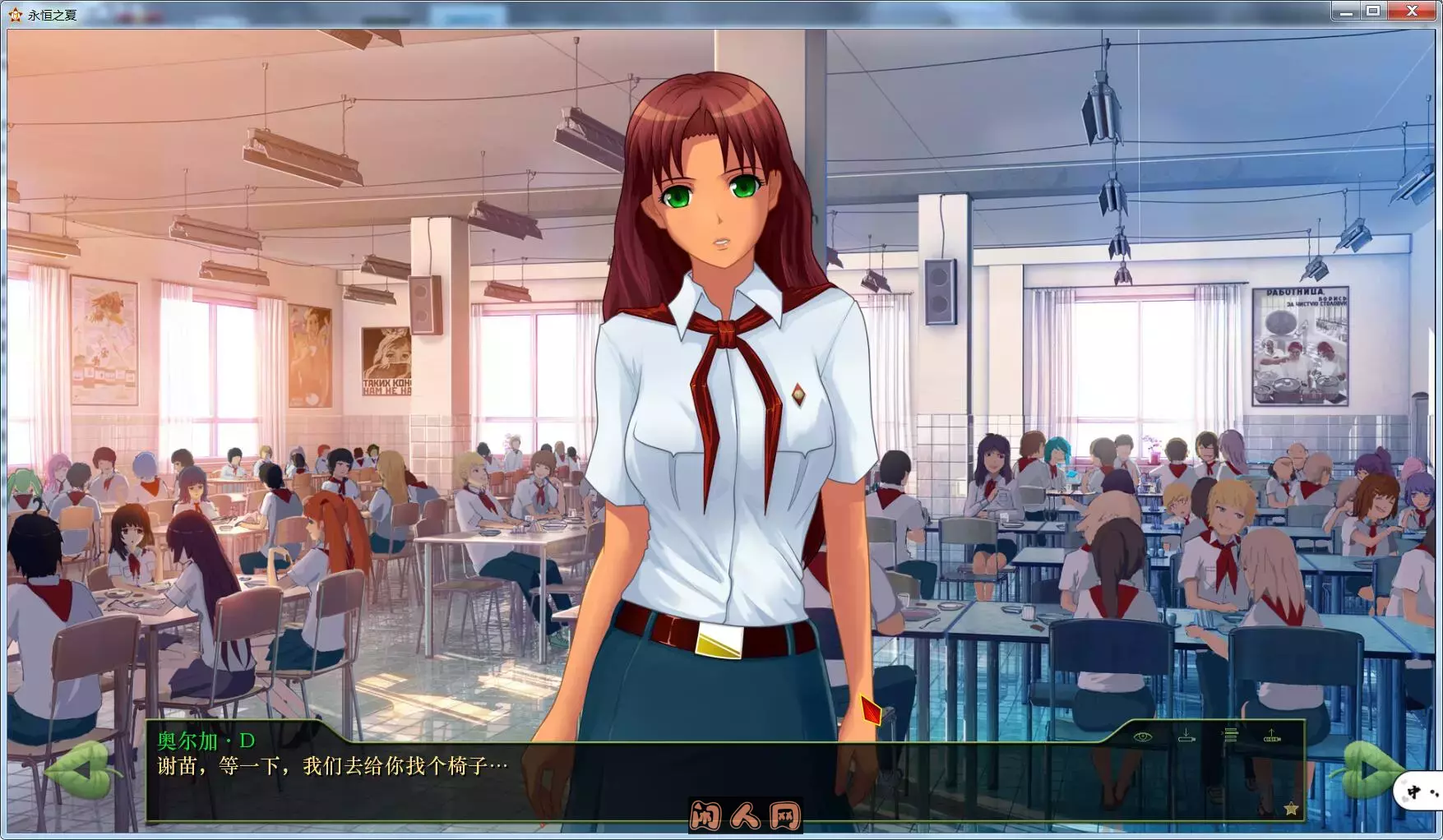Open the dialogue history log icon
The height and width of the screenshot is (840, 1443).
click(x=1230, y=736)
